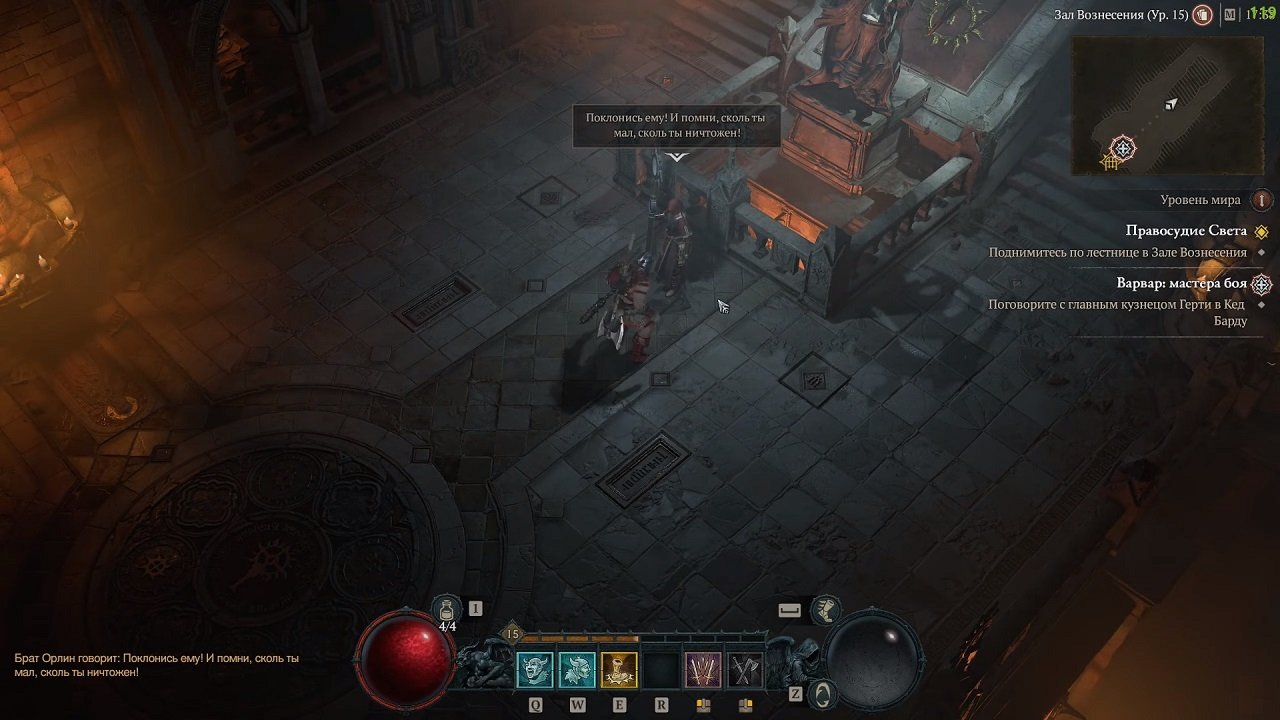The width and height of the screenshot is (1280, 720).
Task: Select the crossed axes skill
Action: coord(745,670)
